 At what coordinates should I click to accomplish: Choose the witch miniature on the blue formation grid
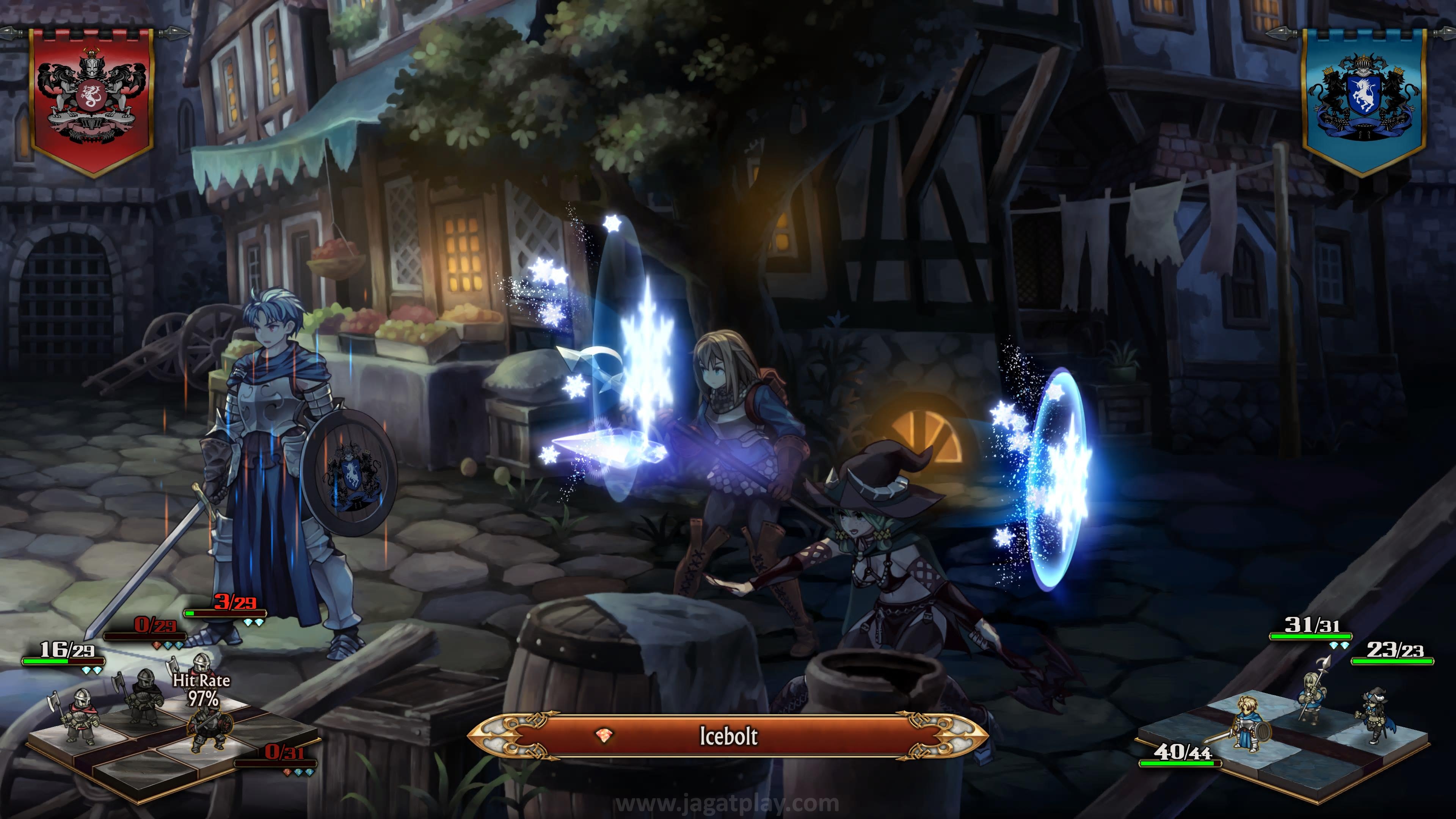tap(1374, 715)
